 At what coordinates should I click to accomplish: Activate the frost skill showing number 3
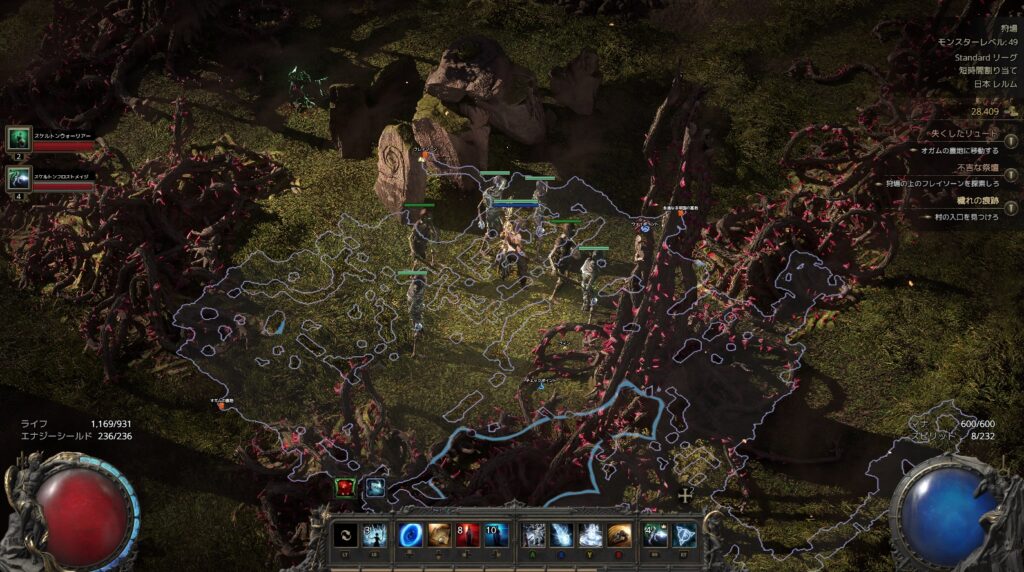pos(375,535)
